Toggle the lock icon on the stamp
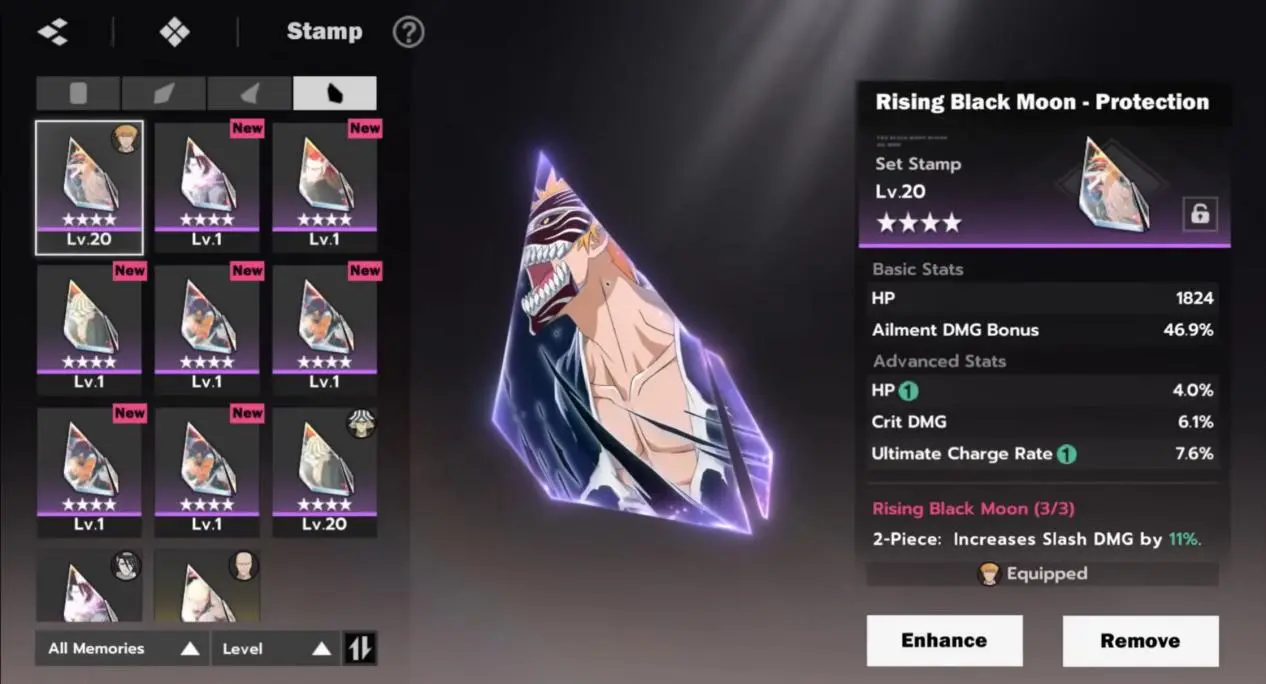Image resolution: width=1266 pixels, height=684 pixels. click(x=1199, y=214)
